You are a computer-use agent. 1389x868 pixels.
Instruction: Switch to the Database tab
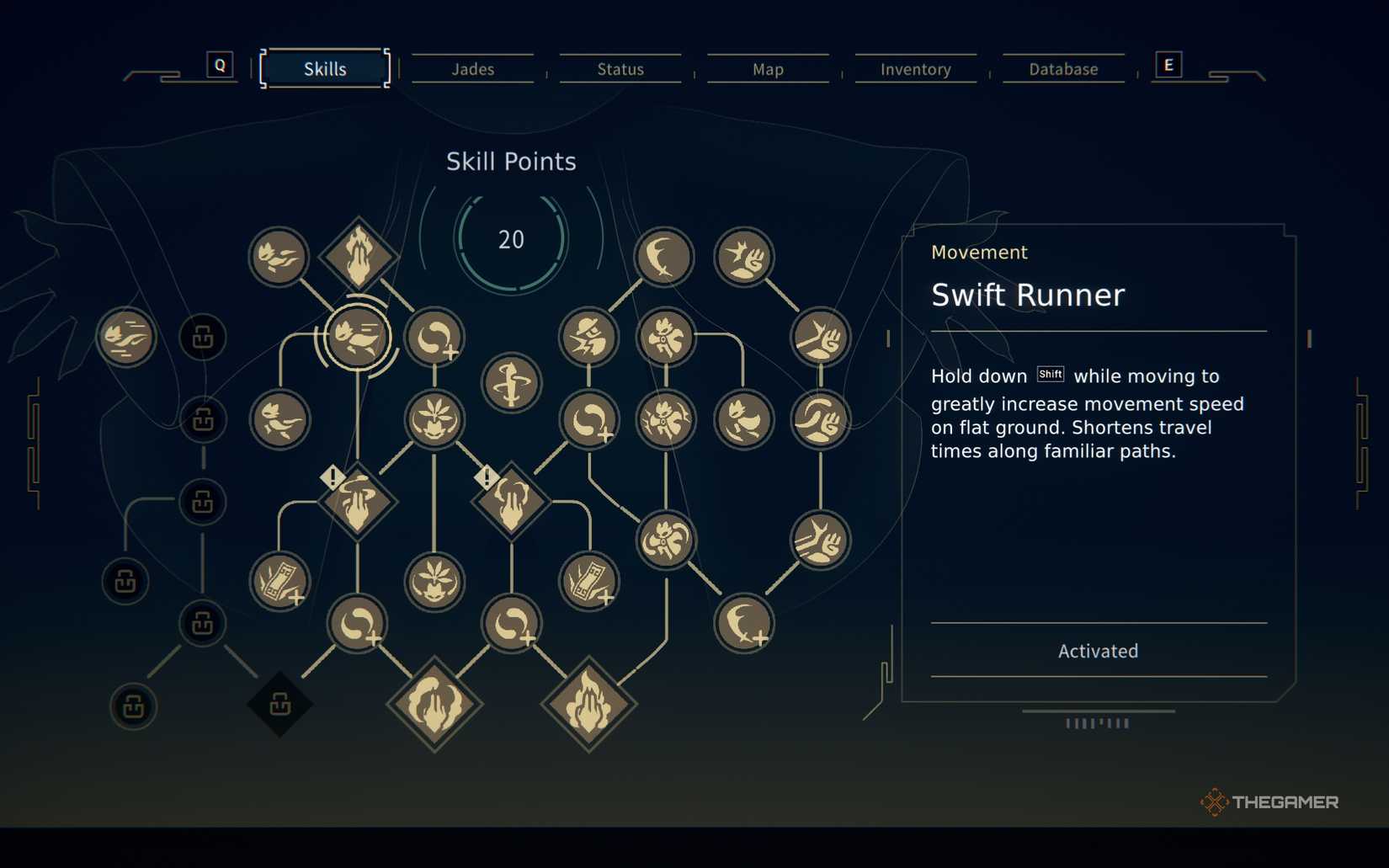tap(1062, 69)
